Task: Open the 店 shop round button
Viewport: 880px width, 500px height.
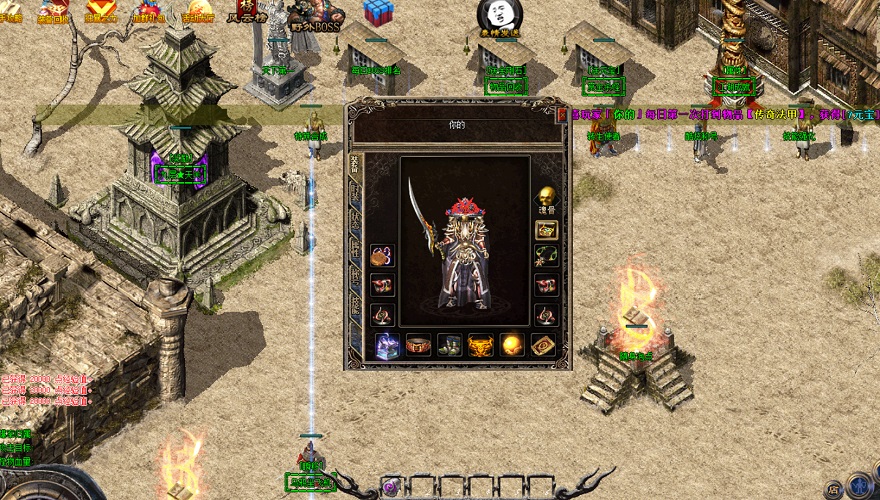Action: (832, 490)
